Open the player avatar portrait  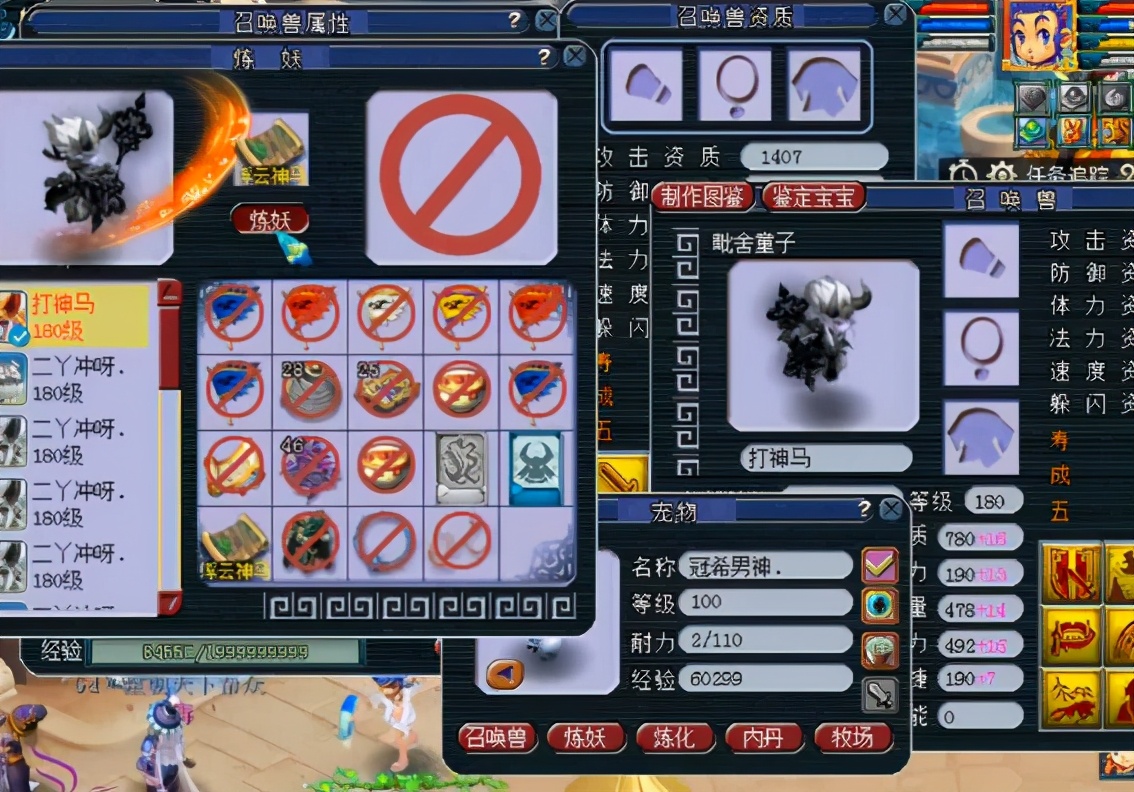[1039, 34]
